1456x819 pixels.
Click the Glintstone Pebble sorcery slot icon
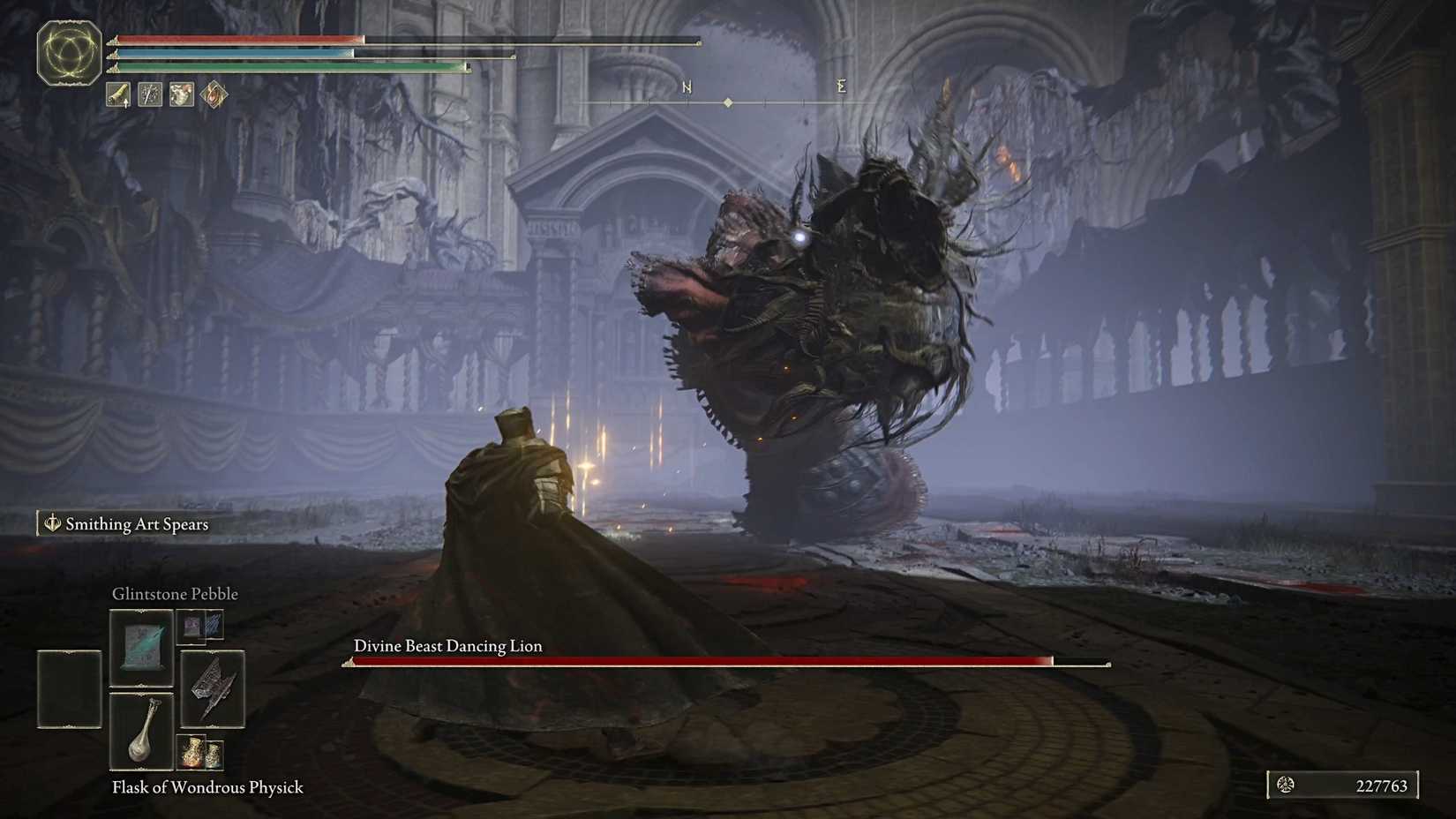click(x=141, y=647)
